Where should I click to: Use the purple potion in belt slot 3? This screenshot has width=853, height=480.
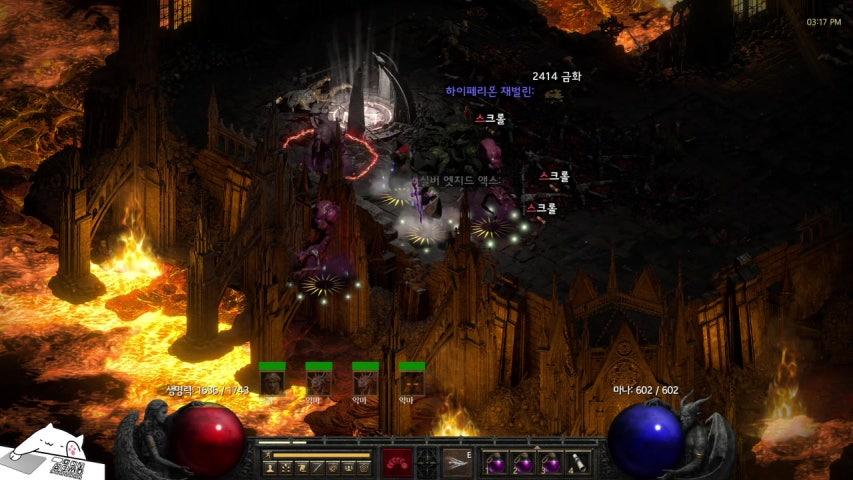coord(550,463)
